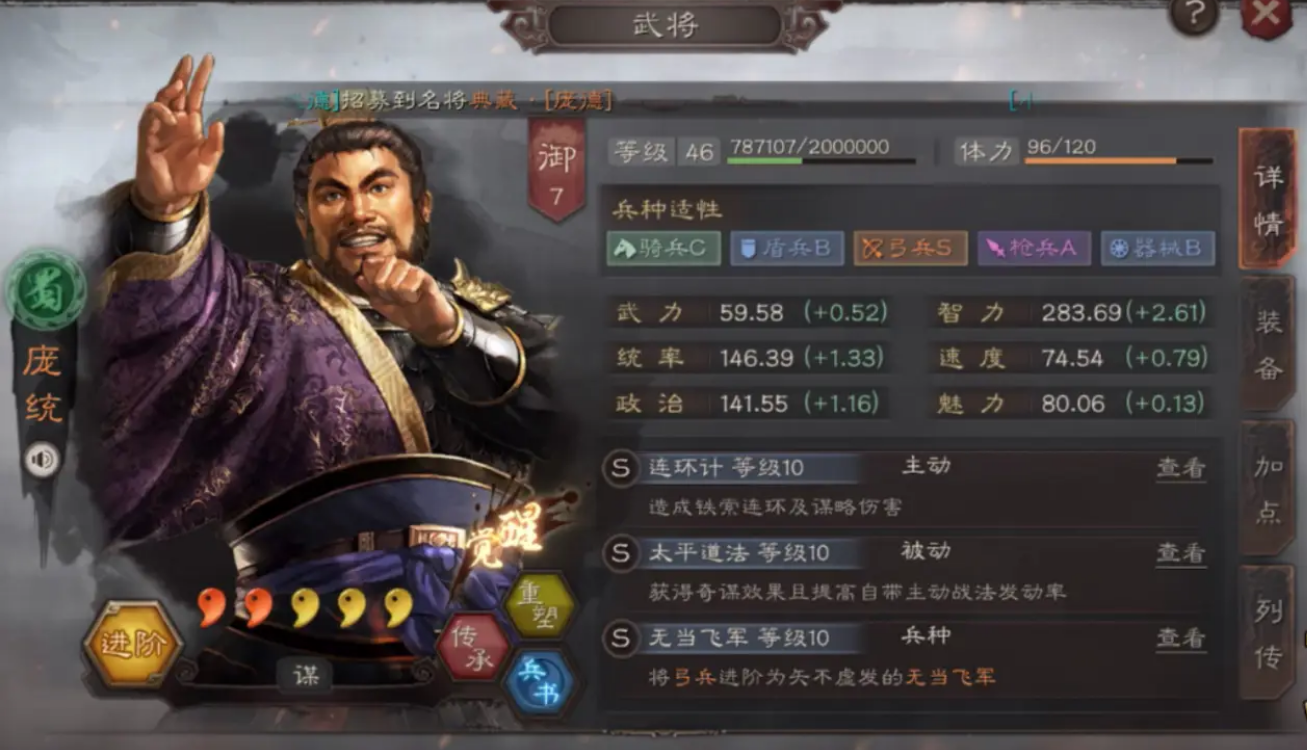Toggle the 器械B siege troop badge
This screenshot has height=750, width=1307.
[1158, 249]
